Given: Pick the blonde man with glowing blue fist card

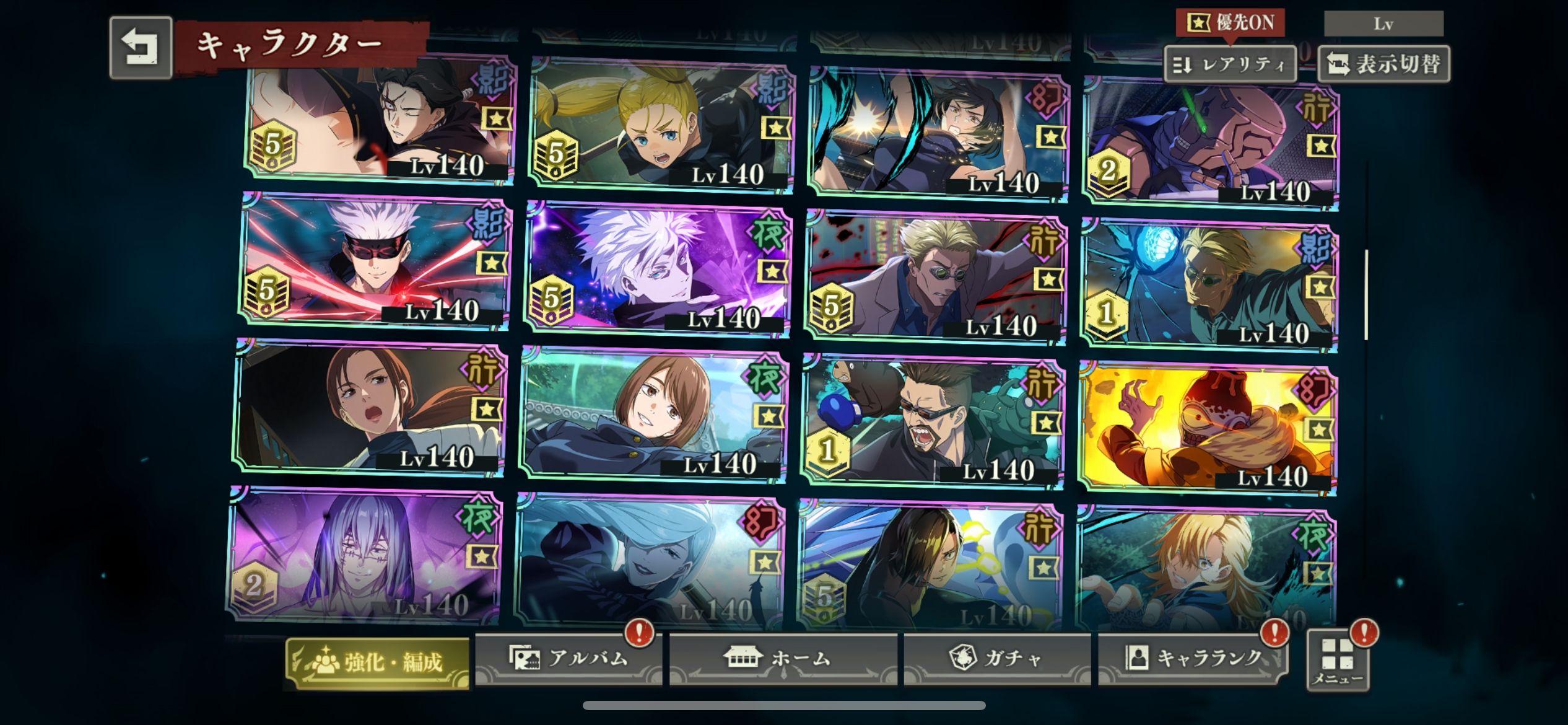Looking at the screenshot, I should (1208, 284).
